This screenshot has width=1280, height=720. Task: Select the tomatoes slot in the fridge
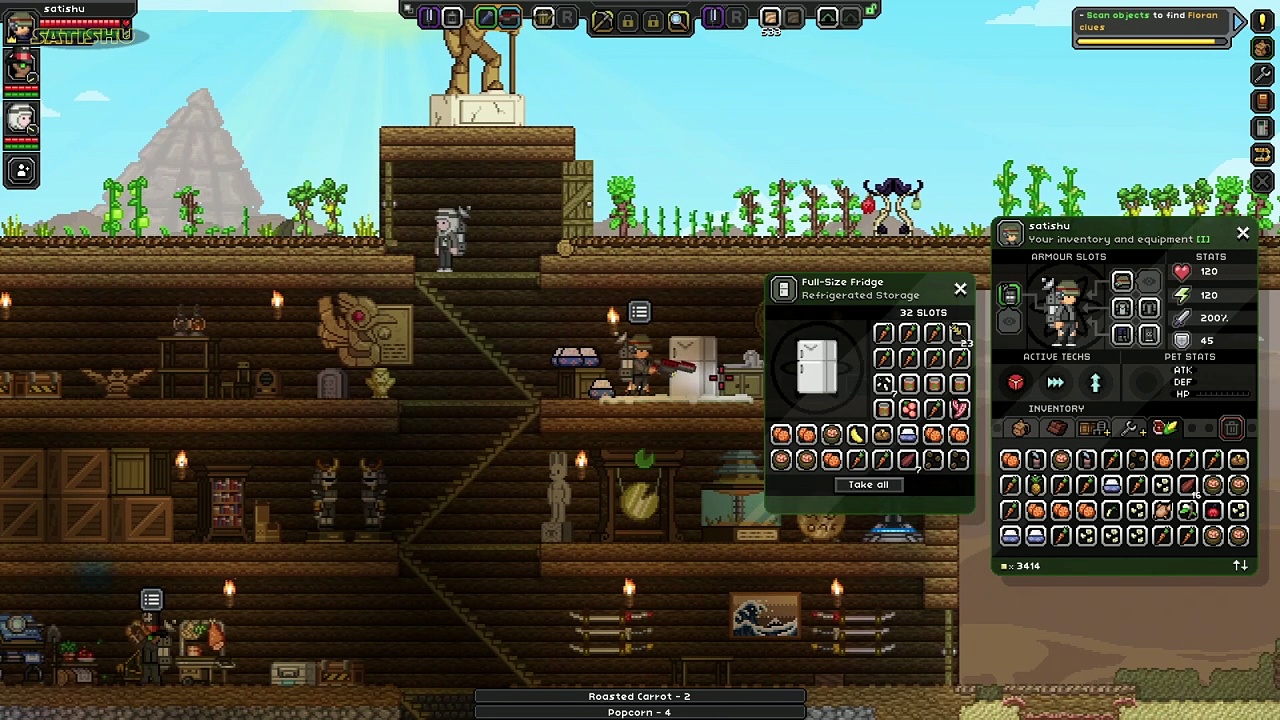(908, 409)
